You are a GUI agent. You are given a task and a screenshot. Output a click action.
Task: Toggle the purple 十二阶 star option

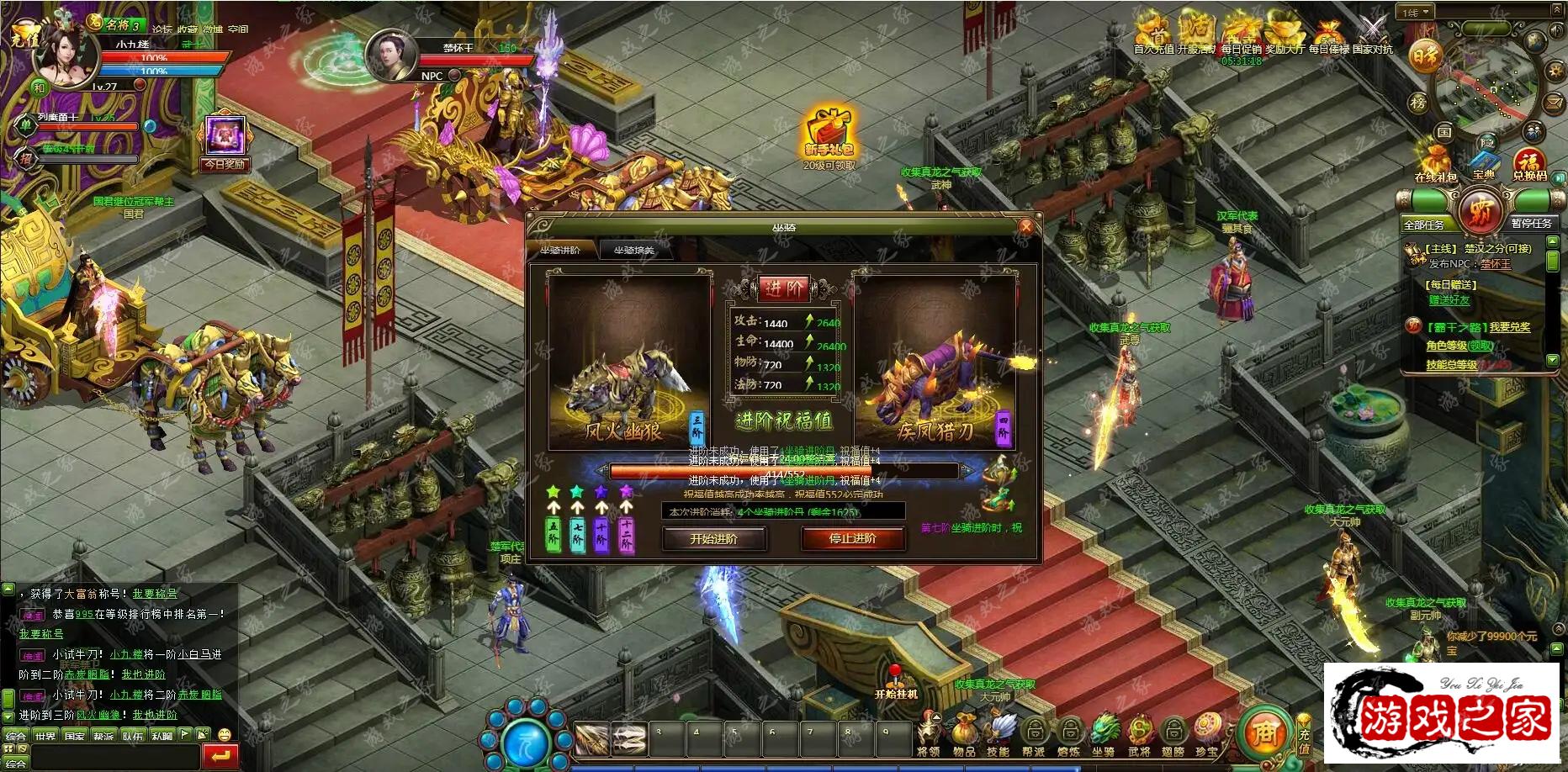tap(626, 491)
